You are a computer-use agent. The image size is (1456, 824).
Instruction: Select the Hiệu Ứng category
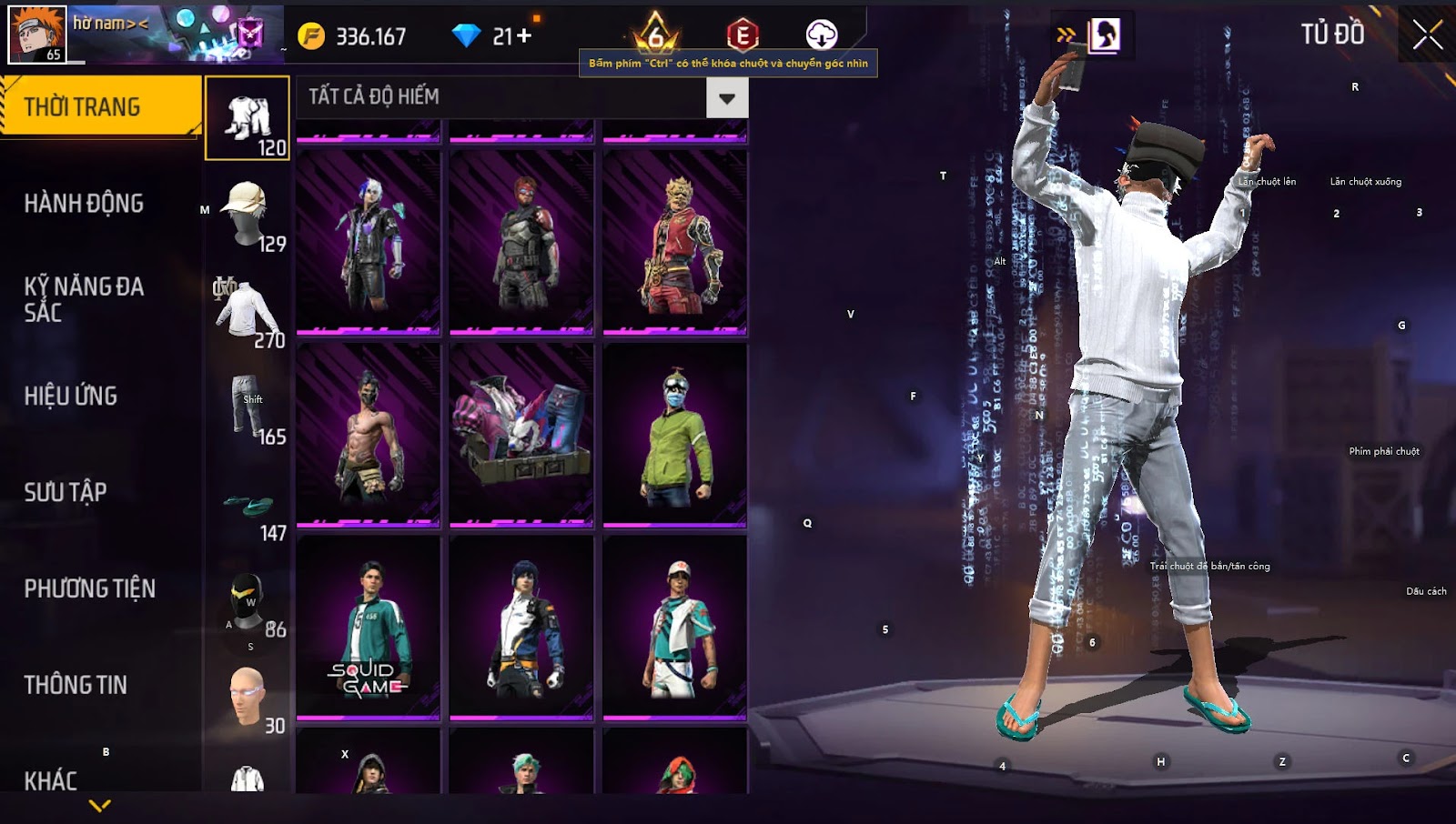pos(71,396)
